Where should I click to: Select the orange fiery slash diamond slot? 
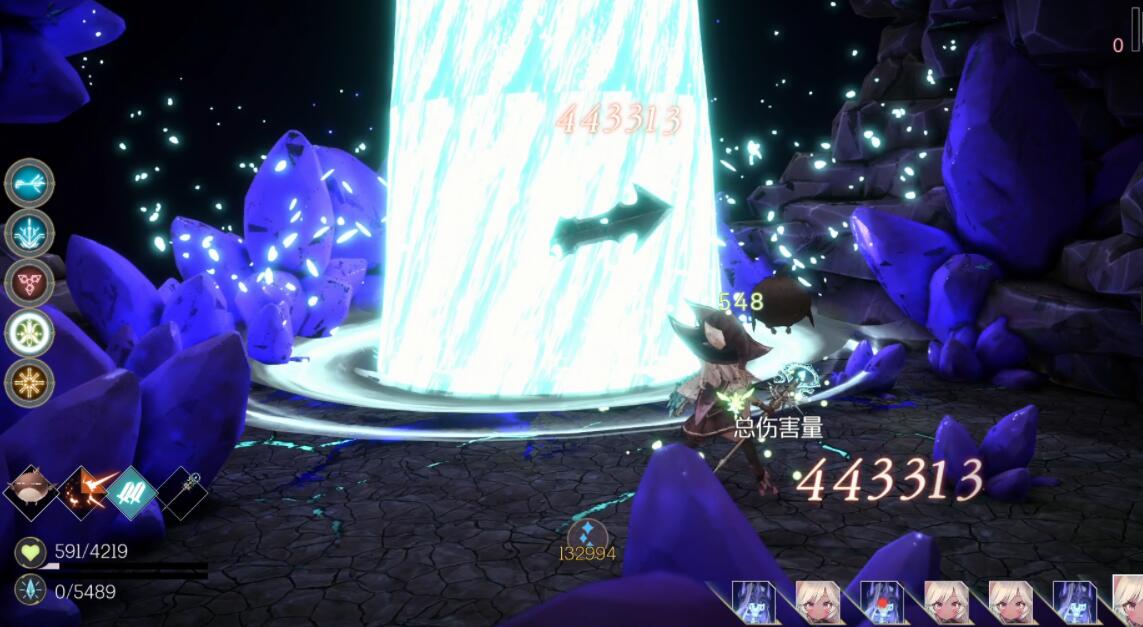82,493
